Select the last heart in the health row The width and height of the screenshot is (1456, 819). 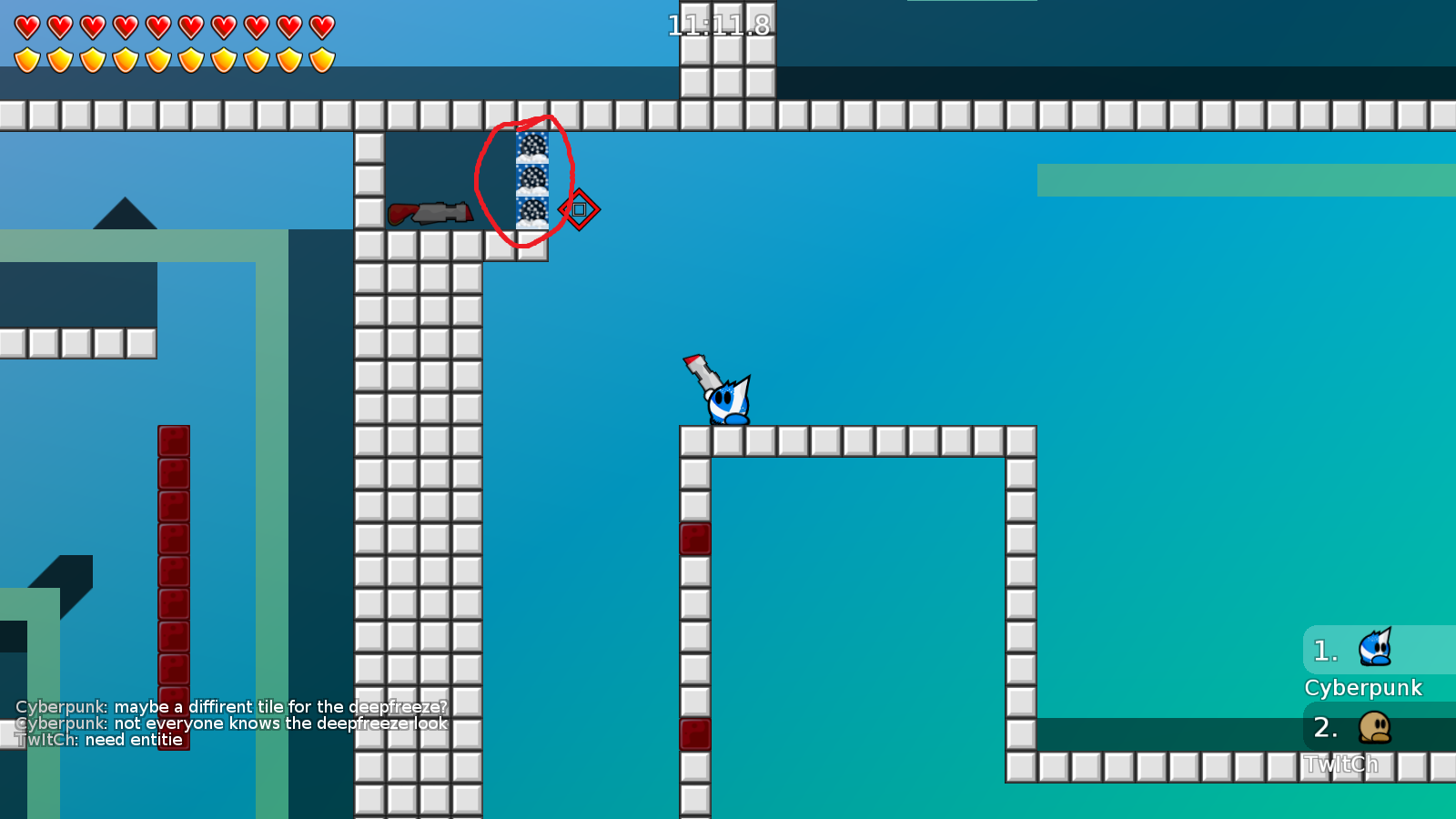click(x=320, y=25)
